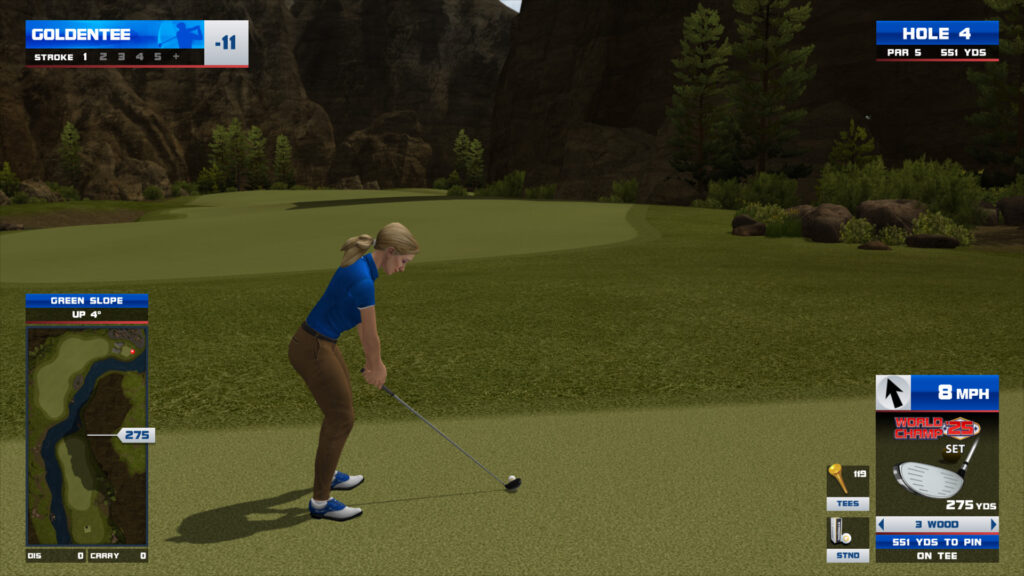Viewport: 1024px width, 576px height.
Task: Select the 275 yardage marker on minimap
Action: tap(136, 435)
